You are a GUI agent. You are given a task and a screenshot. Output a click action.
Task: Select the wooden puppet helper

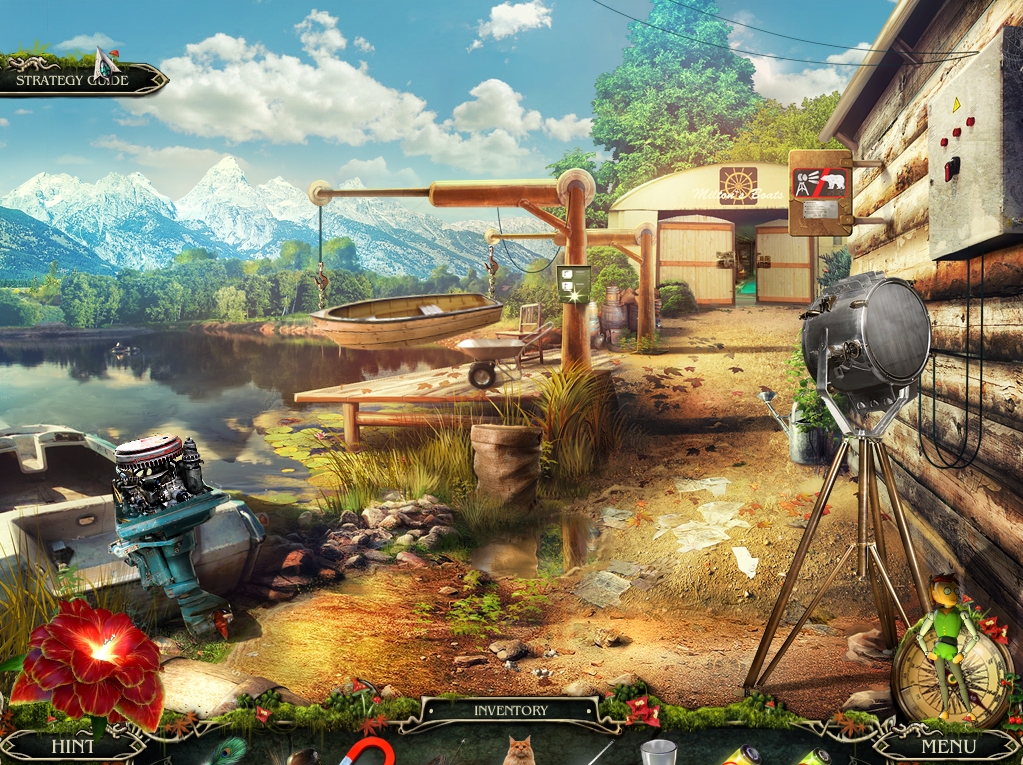(946, 630)
